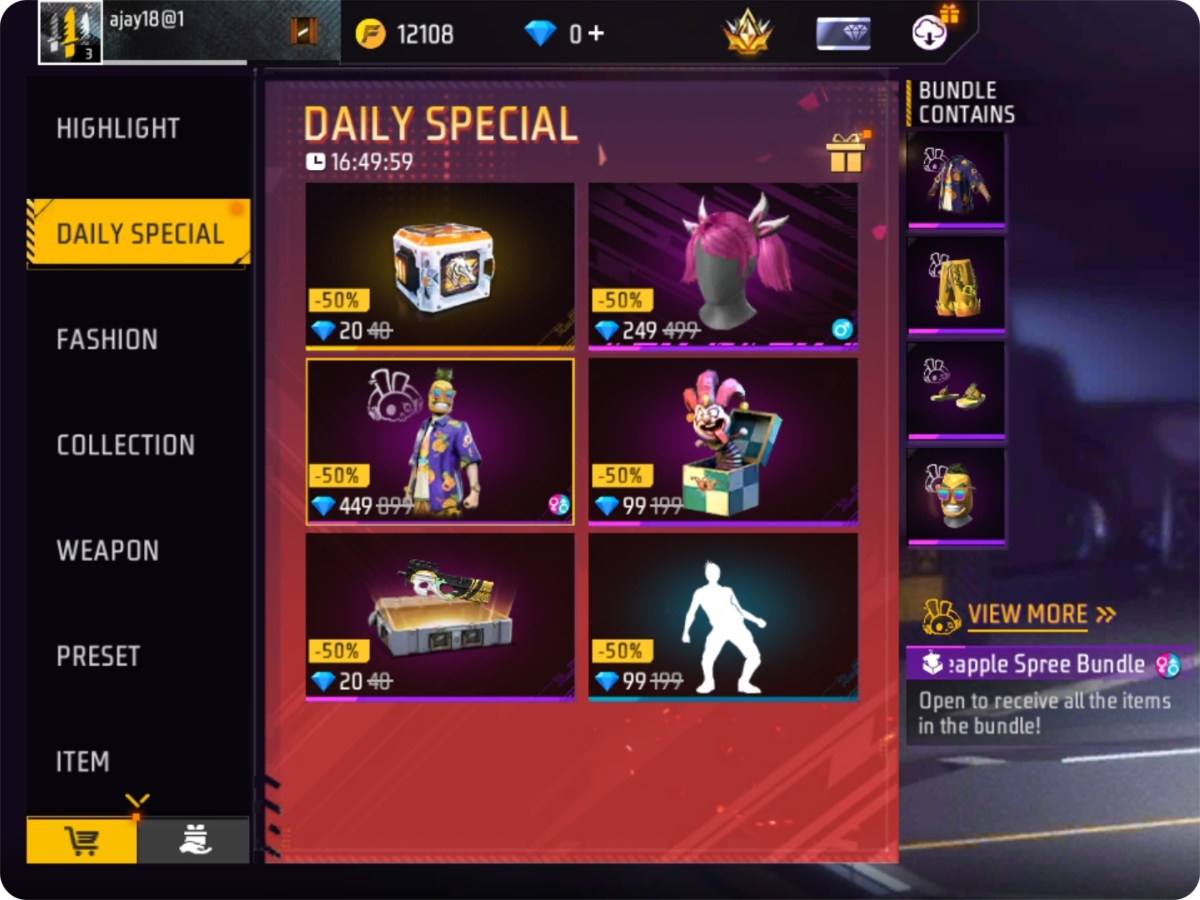1200x900 pixels.
Task: Go to the Preset category
Action: click(98, 656)
